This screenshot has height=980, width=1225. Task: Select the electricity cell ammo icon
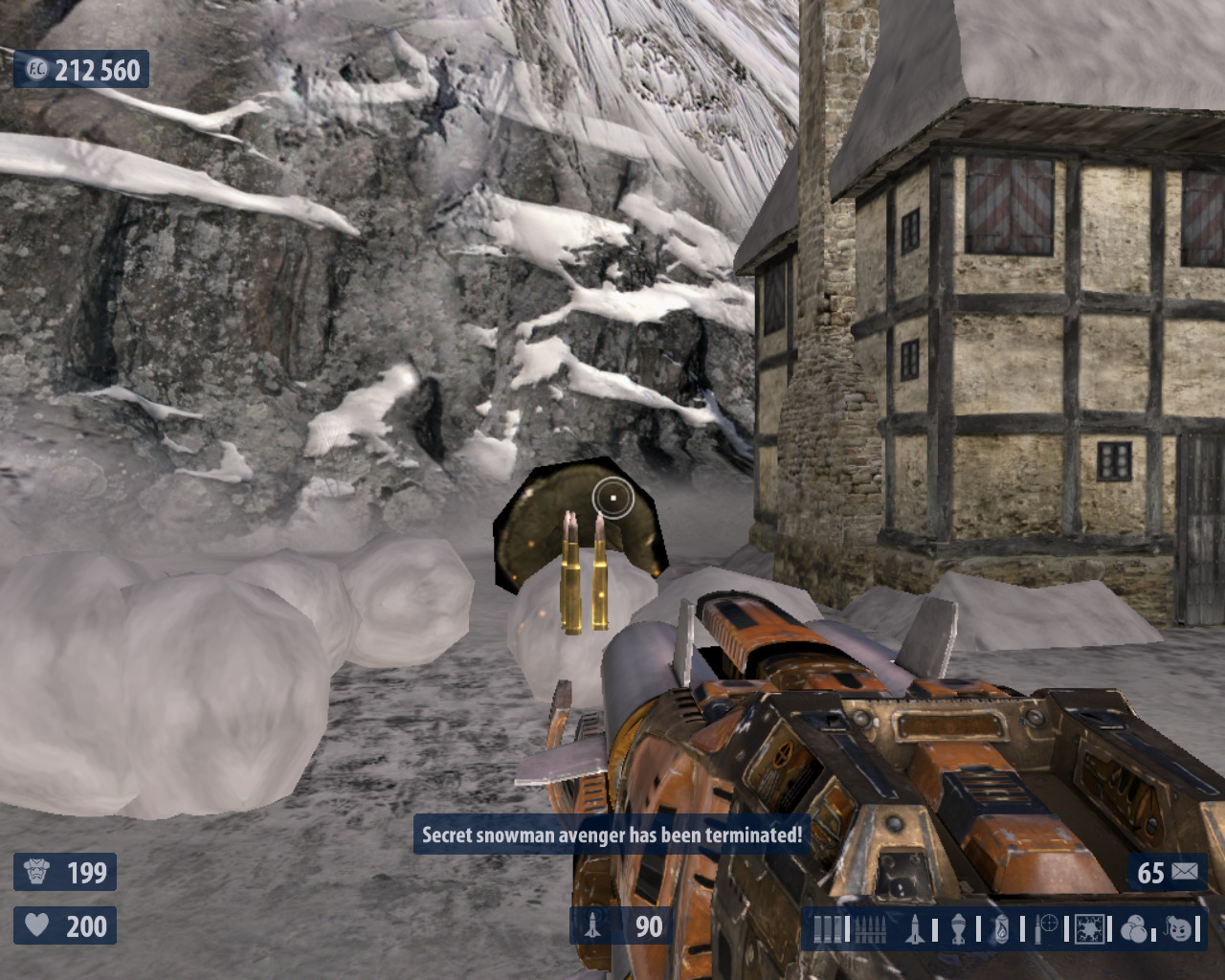(x=1090, y=928)
